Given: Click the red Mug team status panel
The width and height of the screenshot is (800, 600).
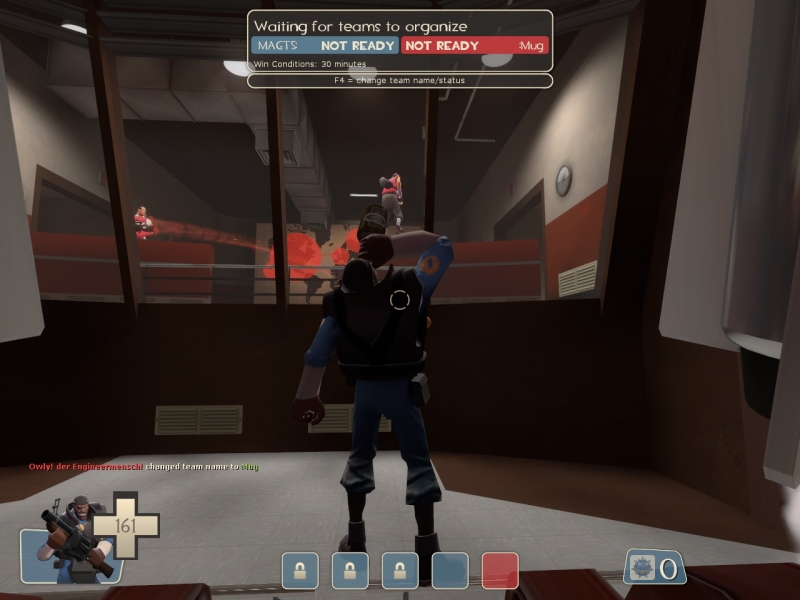Looking at the screenshot, I should tap(475, 45).
